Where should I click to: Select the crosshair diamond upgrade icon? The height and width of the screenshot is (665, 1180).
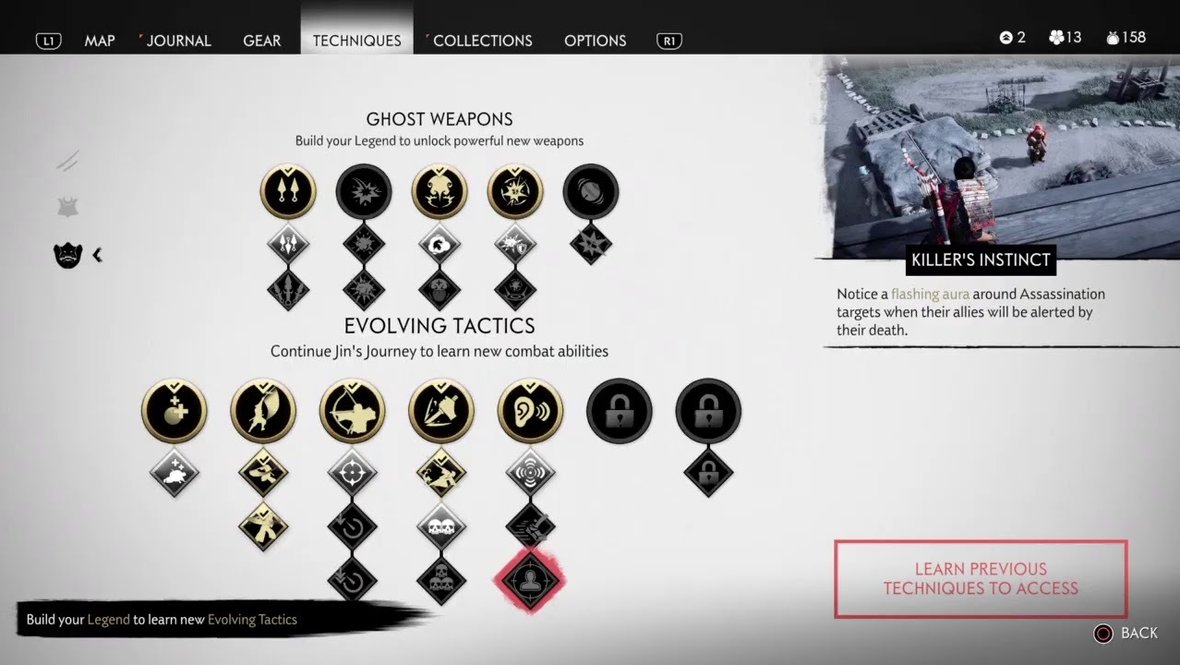tap(352, 471)
